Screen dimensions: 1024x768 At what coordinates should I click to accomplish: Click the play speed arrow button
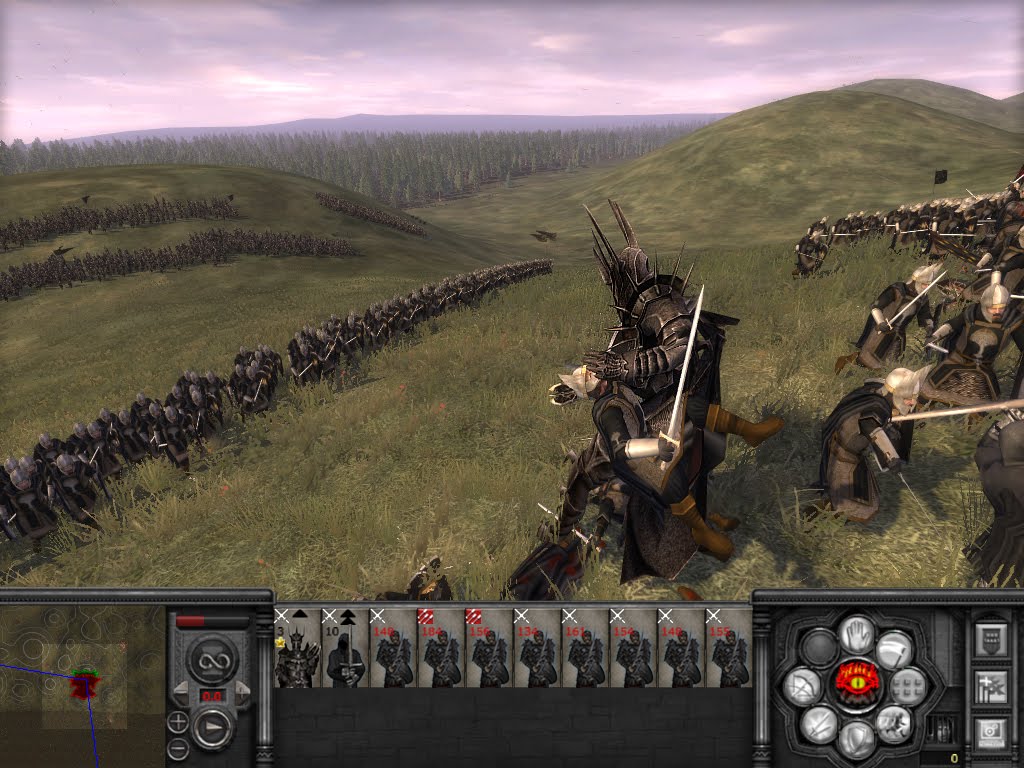click(x=212, y=728)
